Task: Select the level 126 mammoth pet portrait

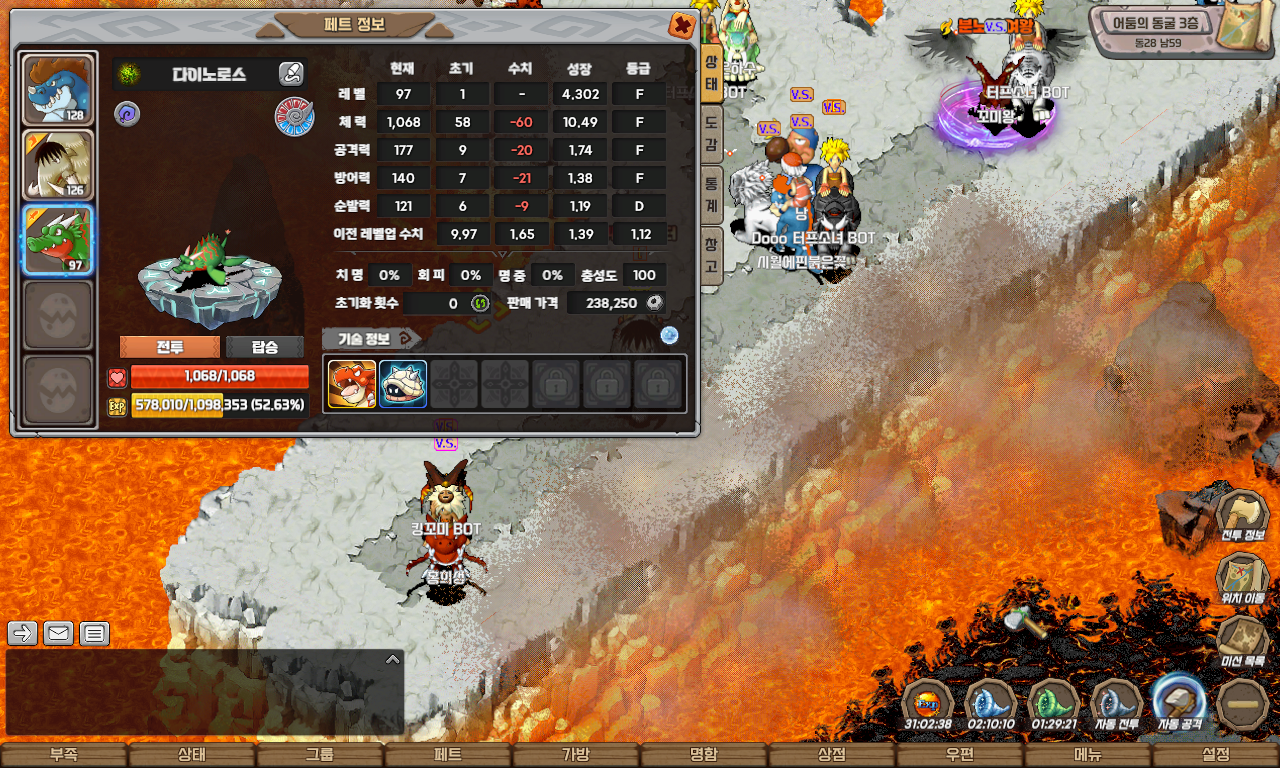Action: pos(58,164)
